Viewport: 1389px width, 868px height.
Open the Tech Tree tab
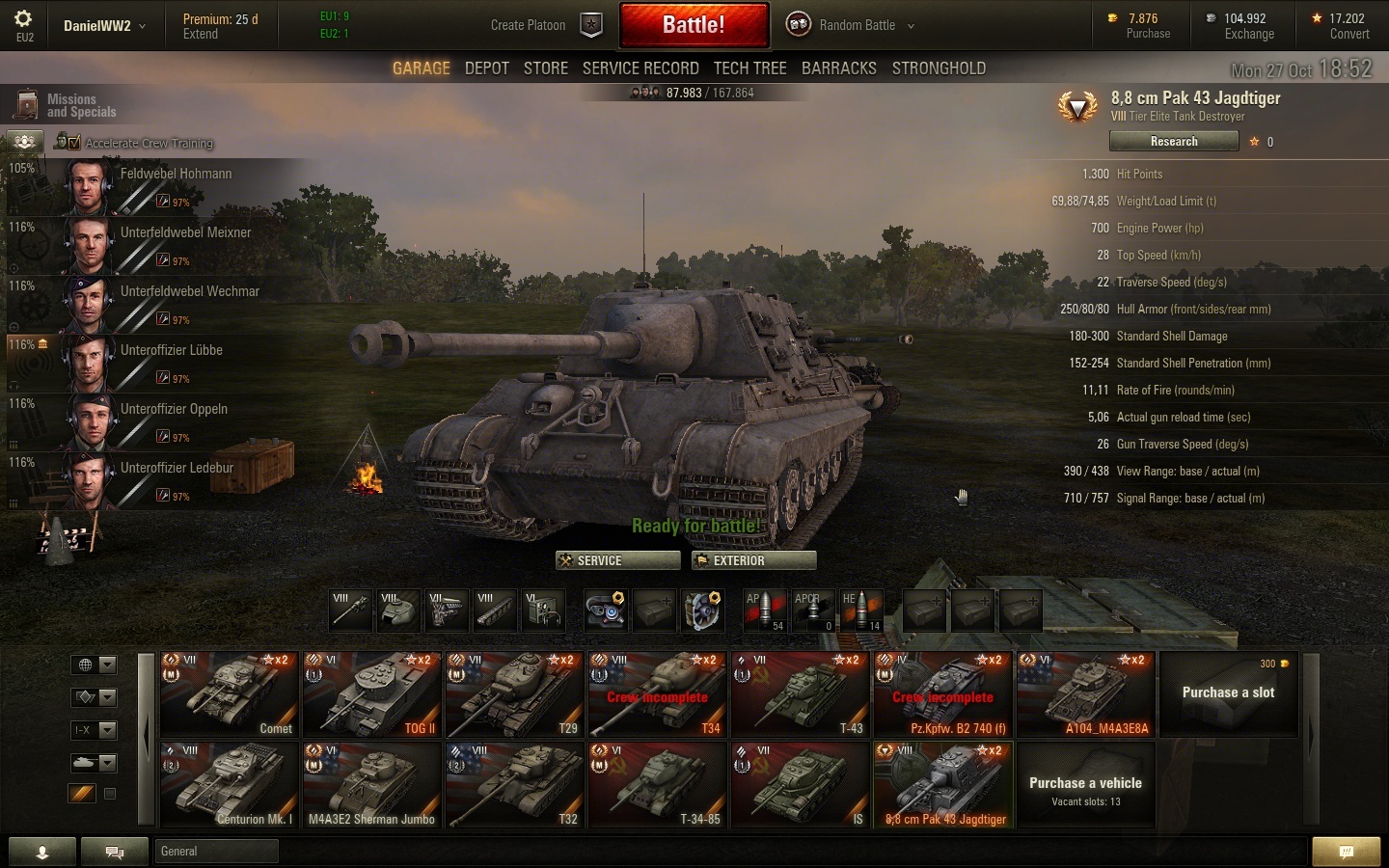749,68
